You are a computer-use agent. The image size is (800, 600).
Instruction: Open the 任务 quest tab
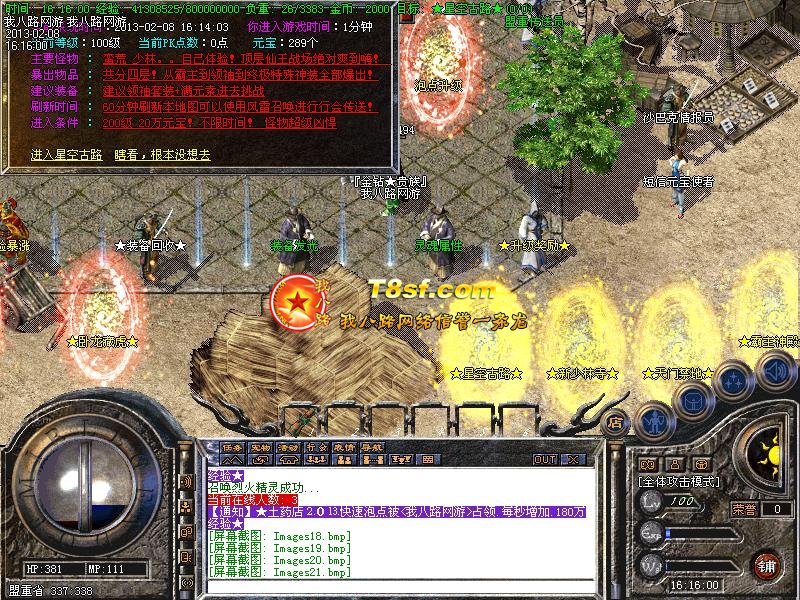click(x=232, y=447)
